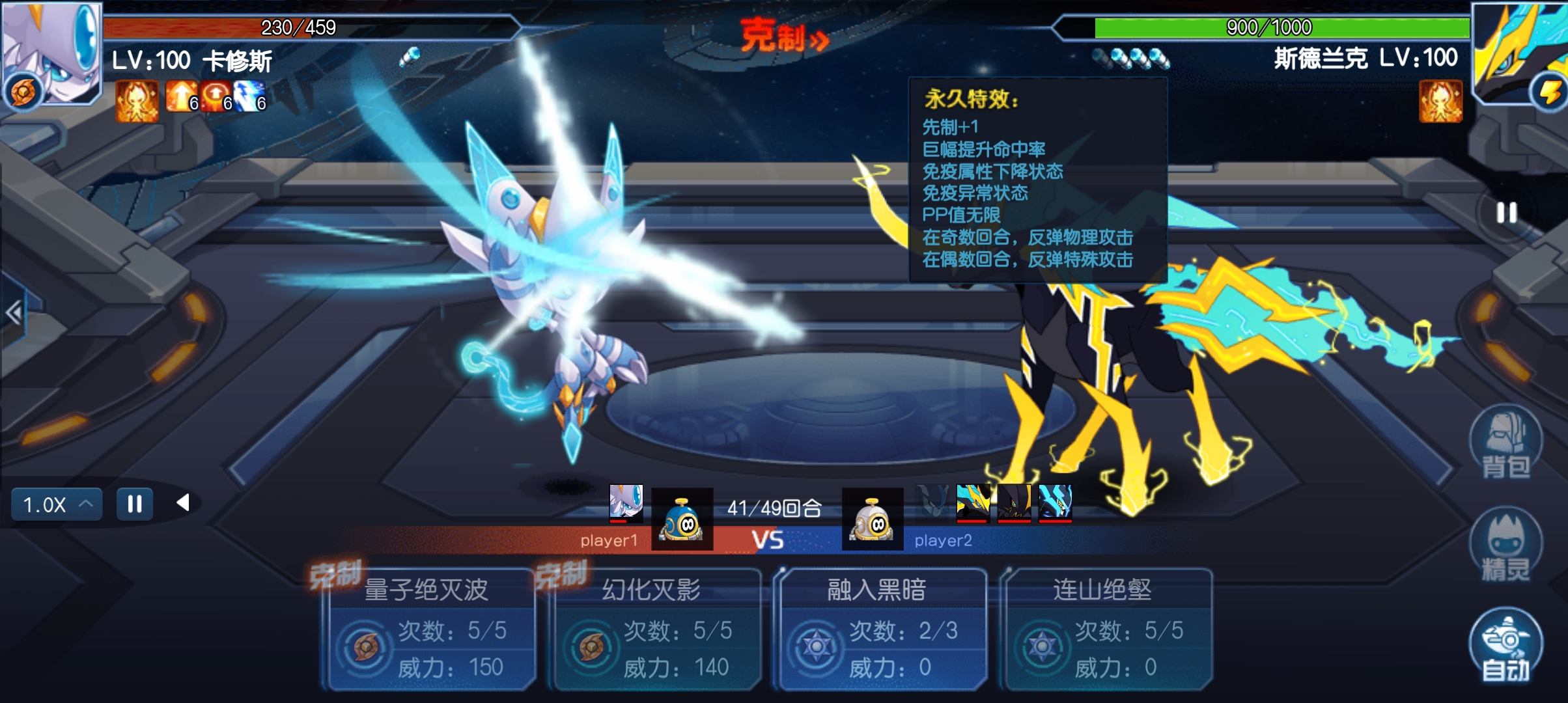View 卡修斯 portrait details
This screenshot has width=1568, height=703.
(x=52, y=52)
